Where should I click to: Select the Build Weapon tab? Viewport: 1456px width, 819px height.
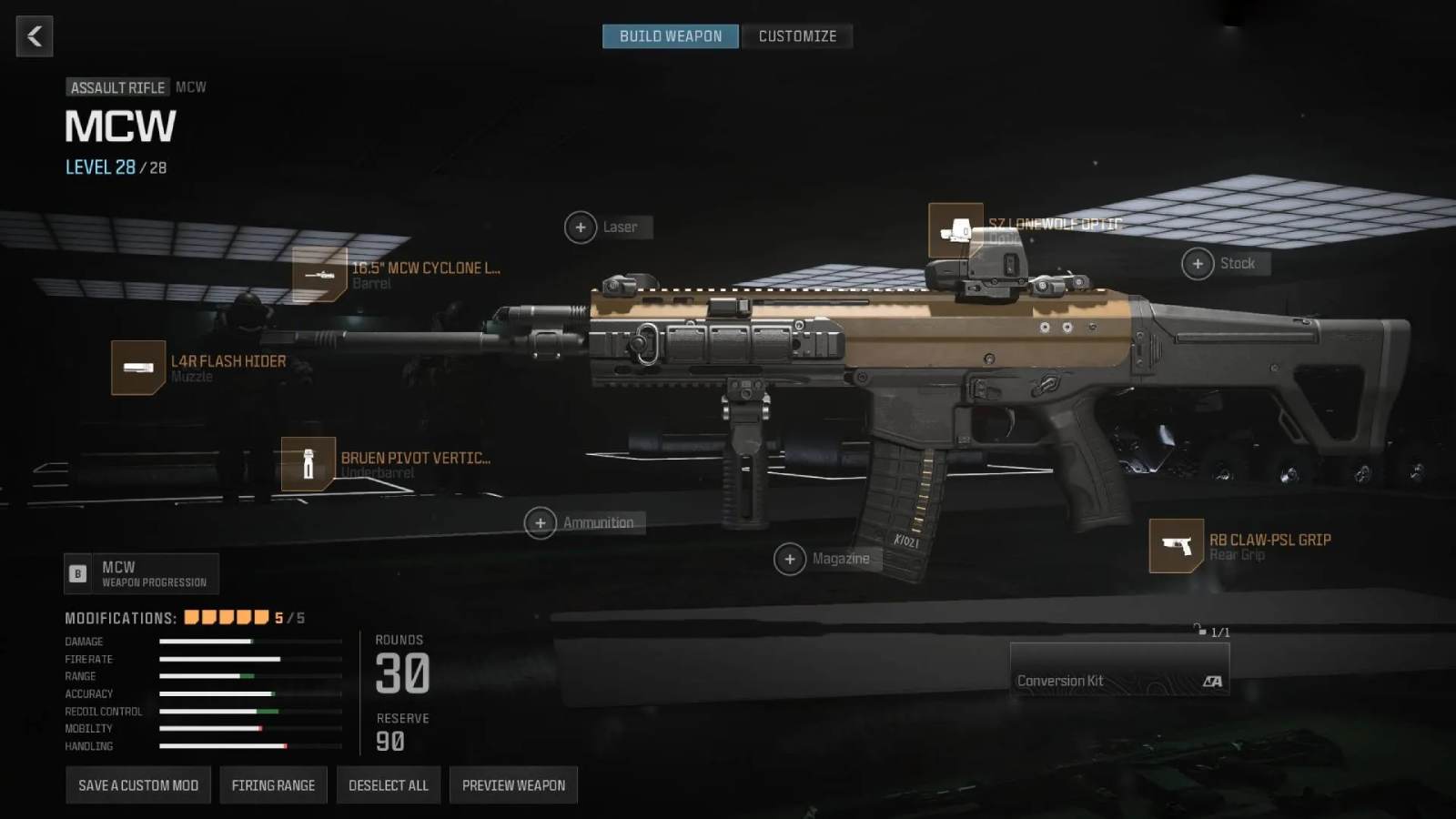point(670,35)
